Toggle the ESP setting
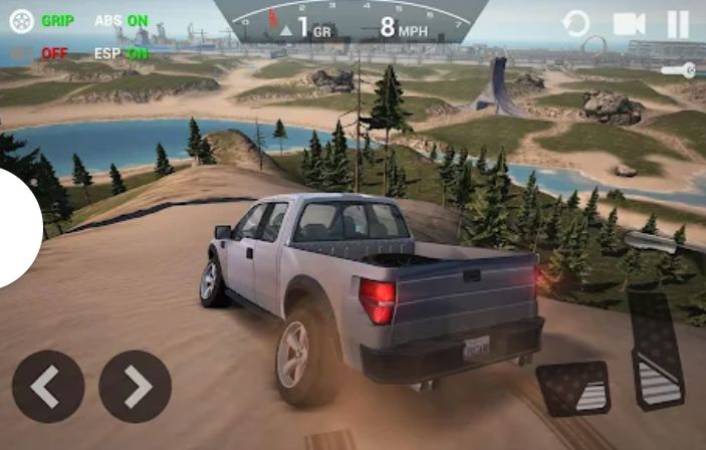Screen dimensions: 706x450 point(121,53)
